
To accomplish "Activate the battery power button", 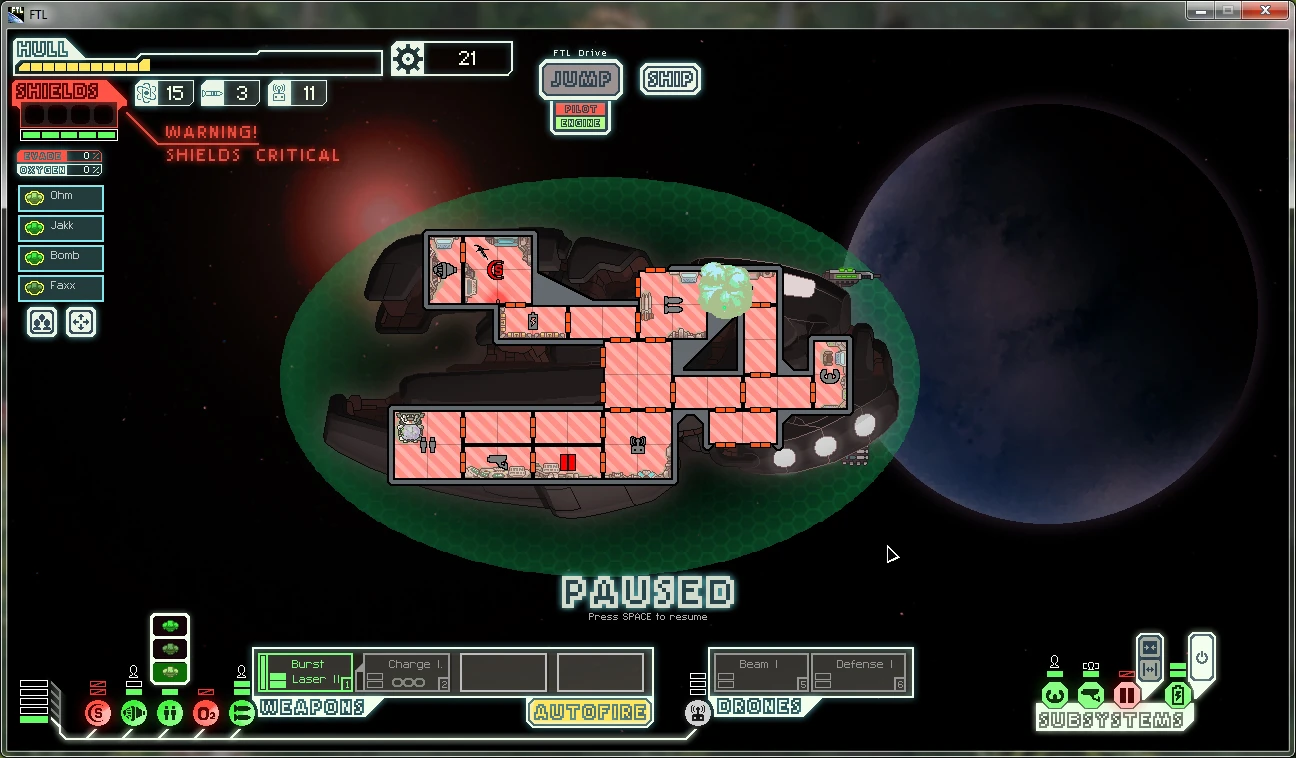I will click(x=1201, y=657).
